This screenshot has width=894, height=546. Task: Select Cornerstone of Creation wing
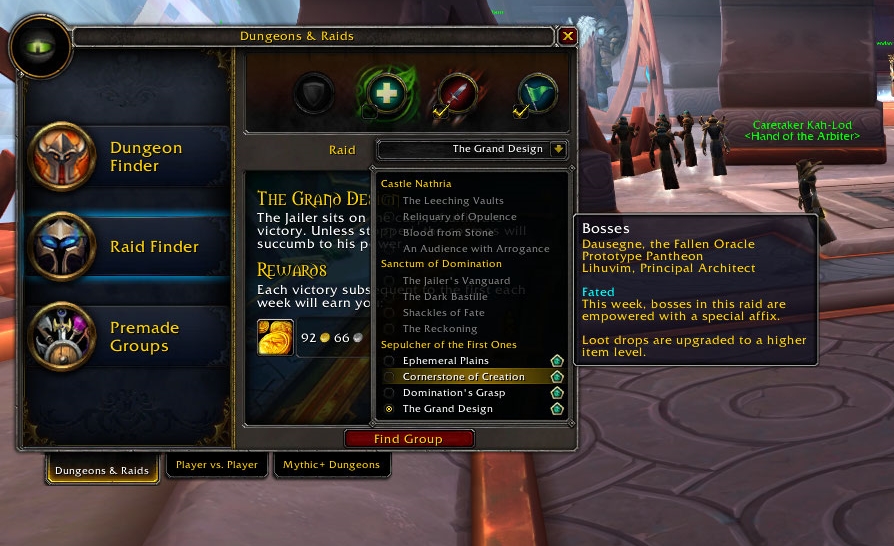tap(463, 377)
